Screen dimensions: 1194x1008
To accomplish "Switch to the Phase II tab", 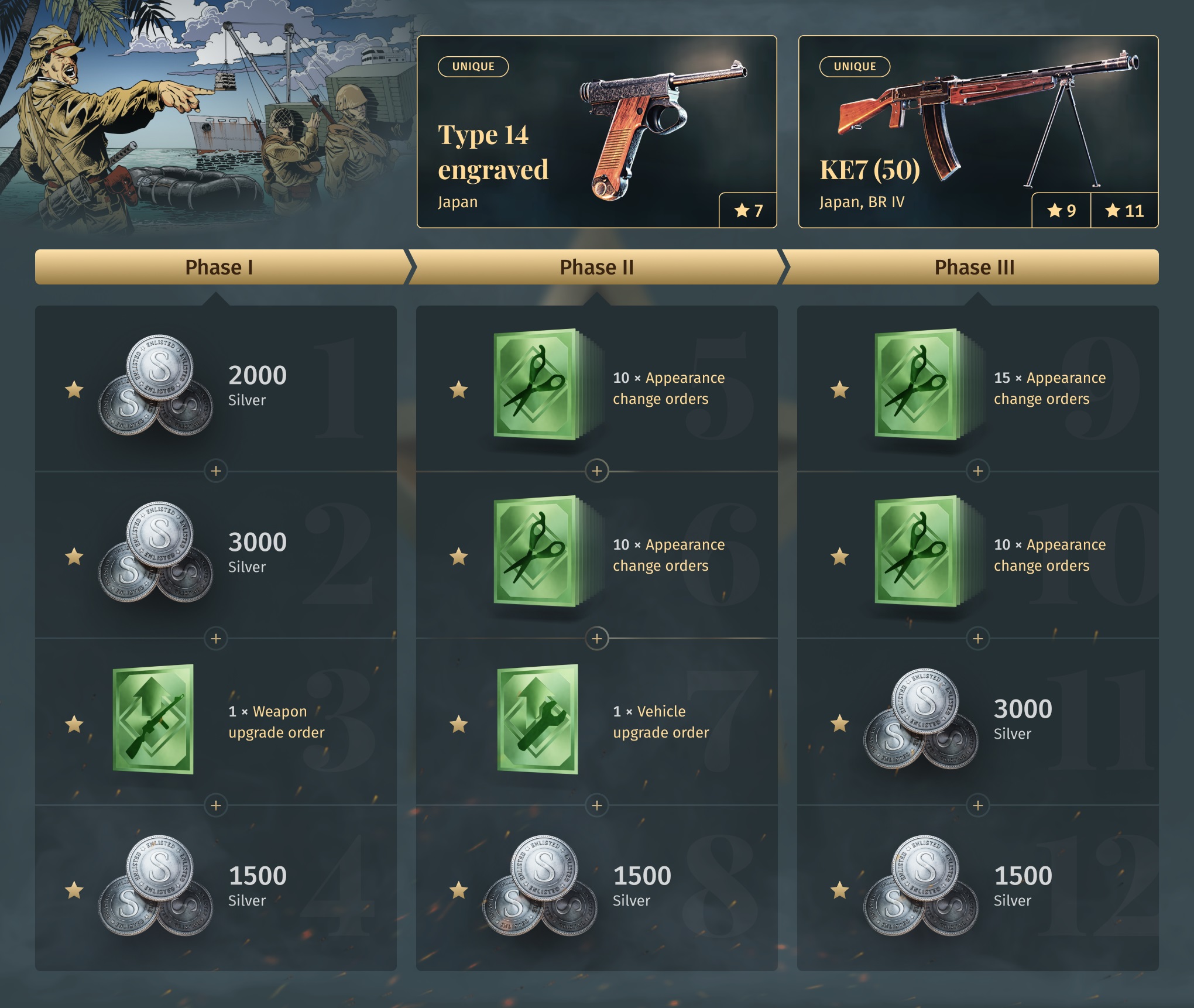I will (x=596, y=268).
